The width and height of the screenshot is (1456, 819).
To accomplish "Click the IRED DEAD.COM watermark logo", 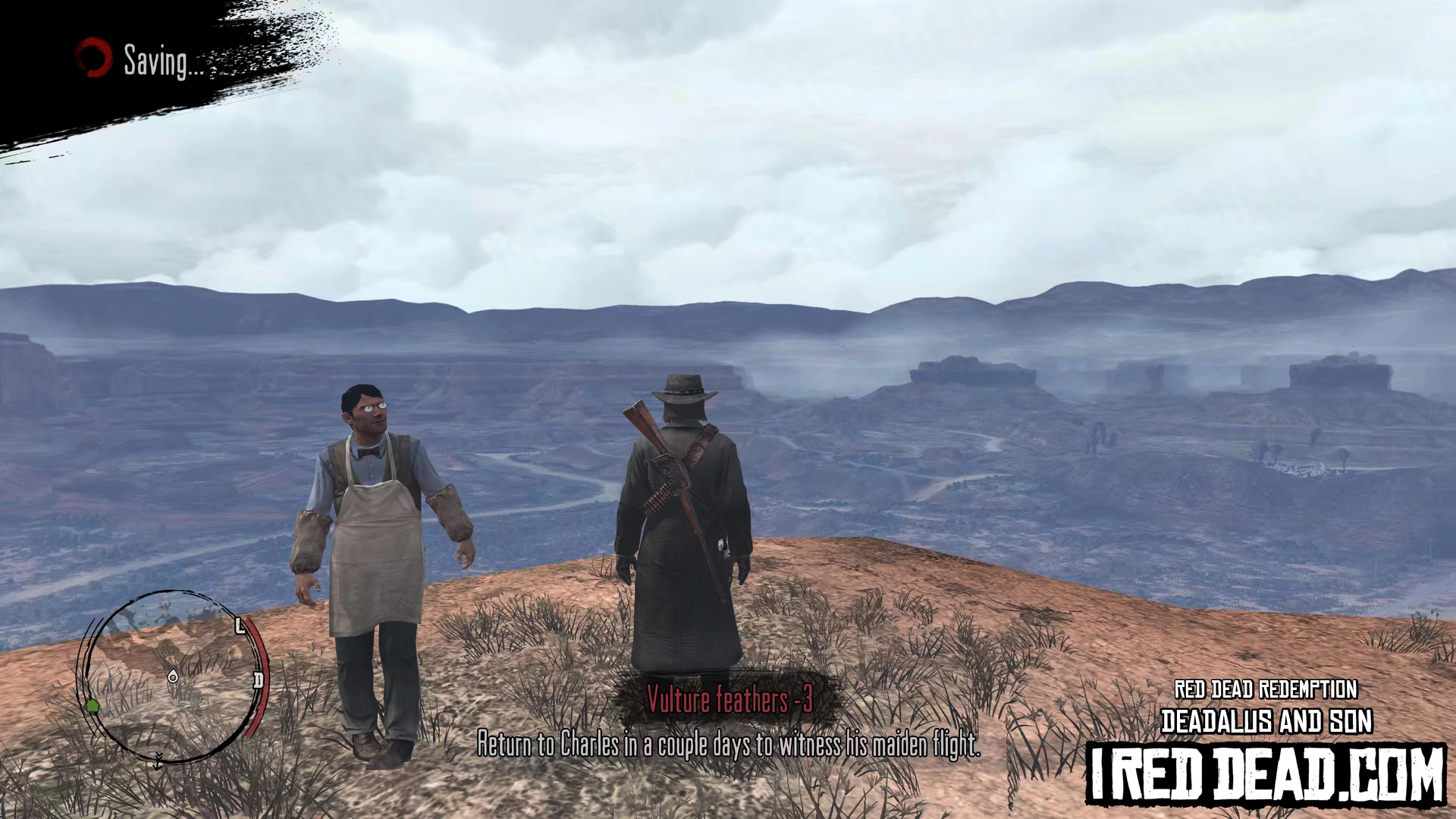I will pyautogui.click(x=1265, y=774).
